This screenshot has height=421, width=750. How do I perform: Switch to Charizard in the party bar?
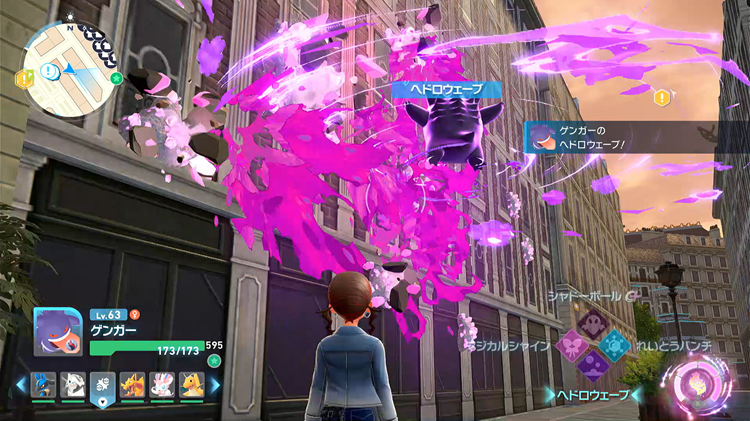[133, 384]
